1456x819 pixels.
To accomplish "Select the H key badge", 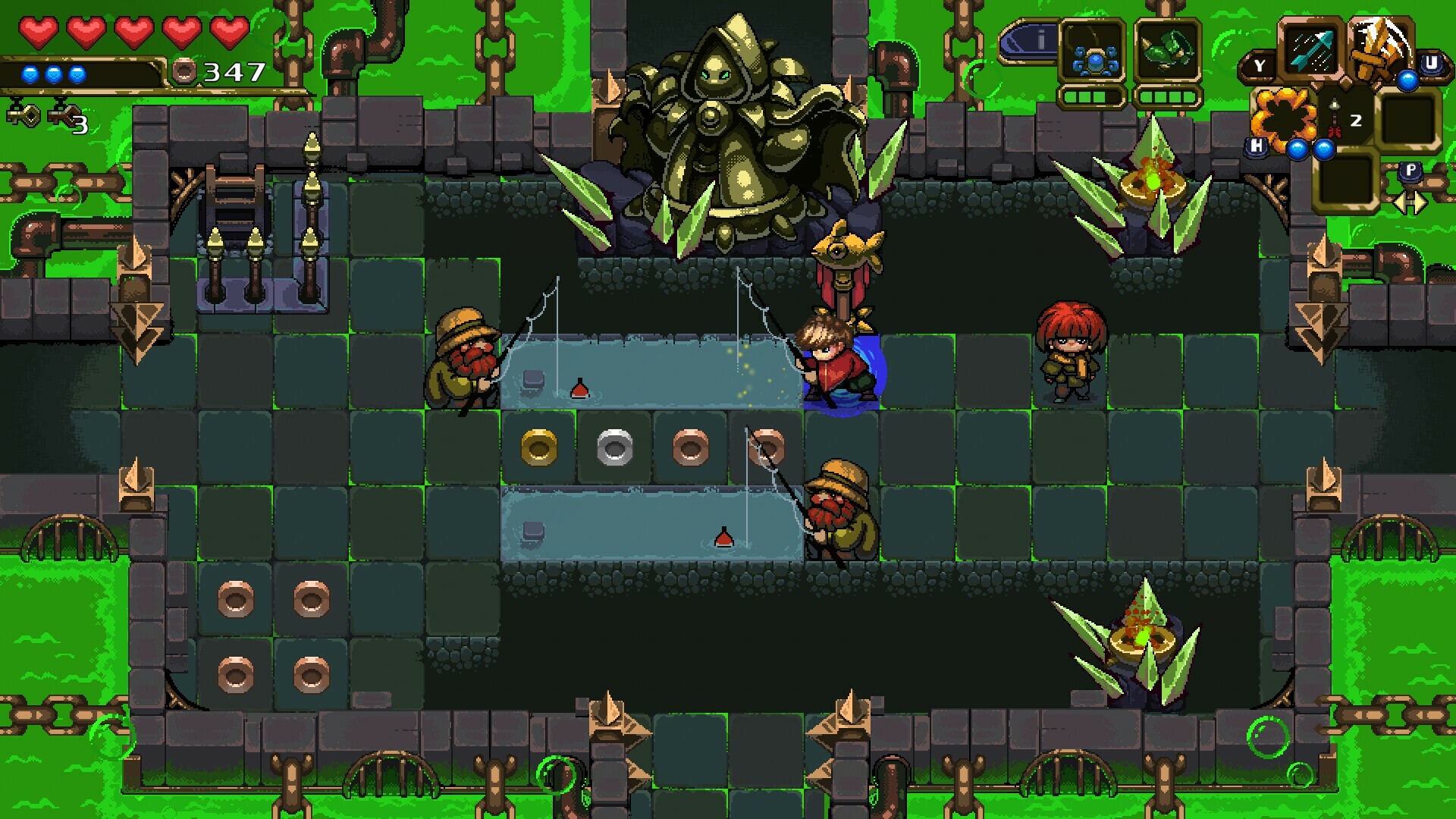I will pyautogui.click(x=1255, y=146).
